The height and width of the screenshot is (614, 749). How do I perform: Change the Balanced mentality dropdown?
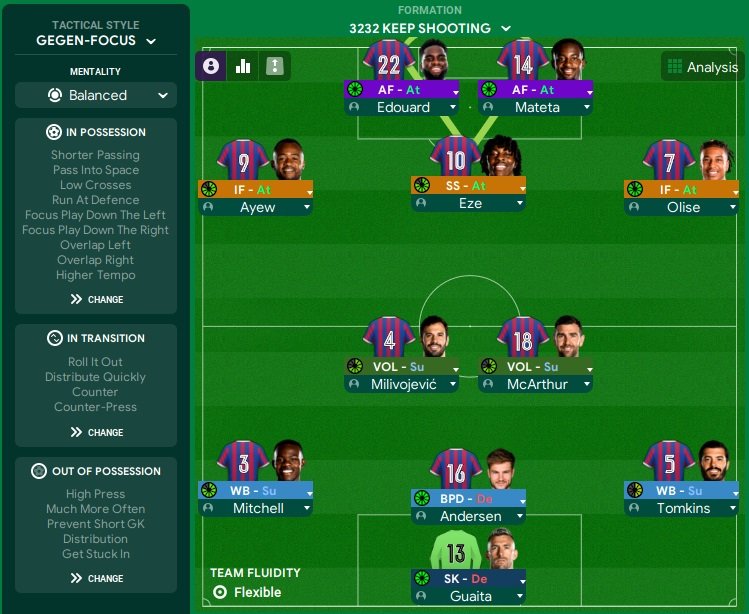[x=96, y=95]
